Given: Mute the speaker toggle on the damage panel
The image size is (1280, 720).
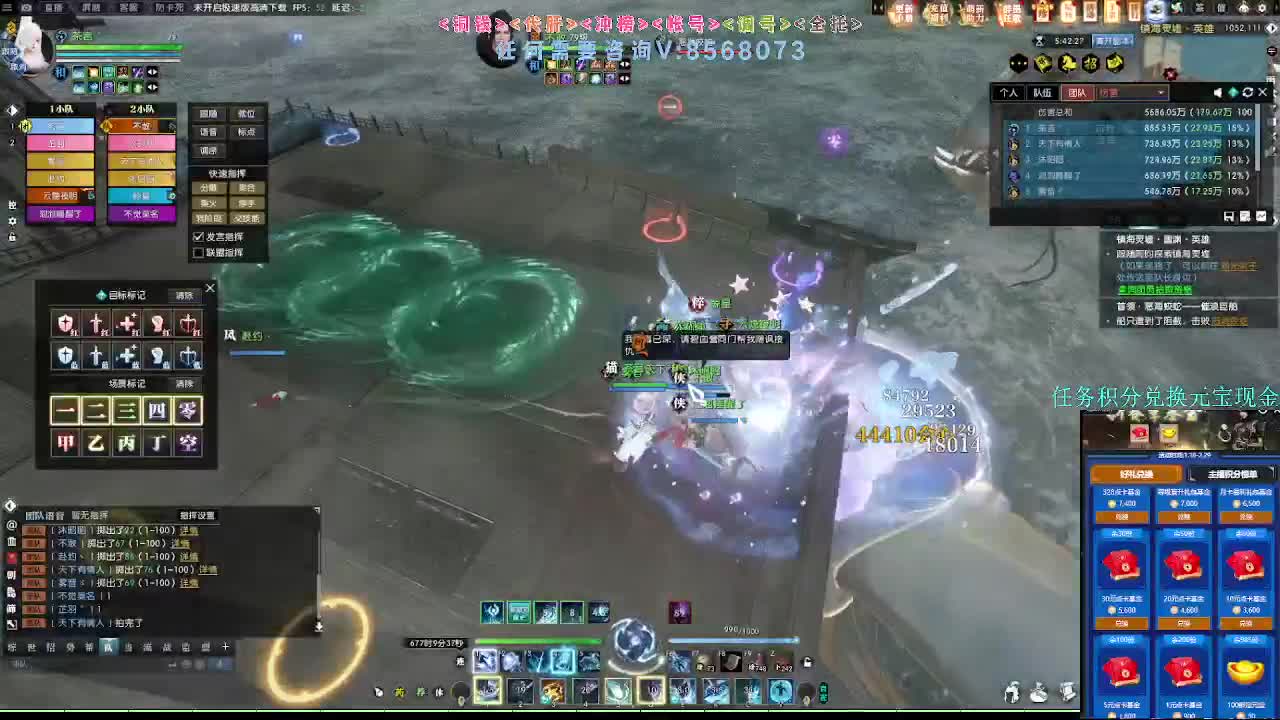Looking at the screenshot, I should 1218,92.
